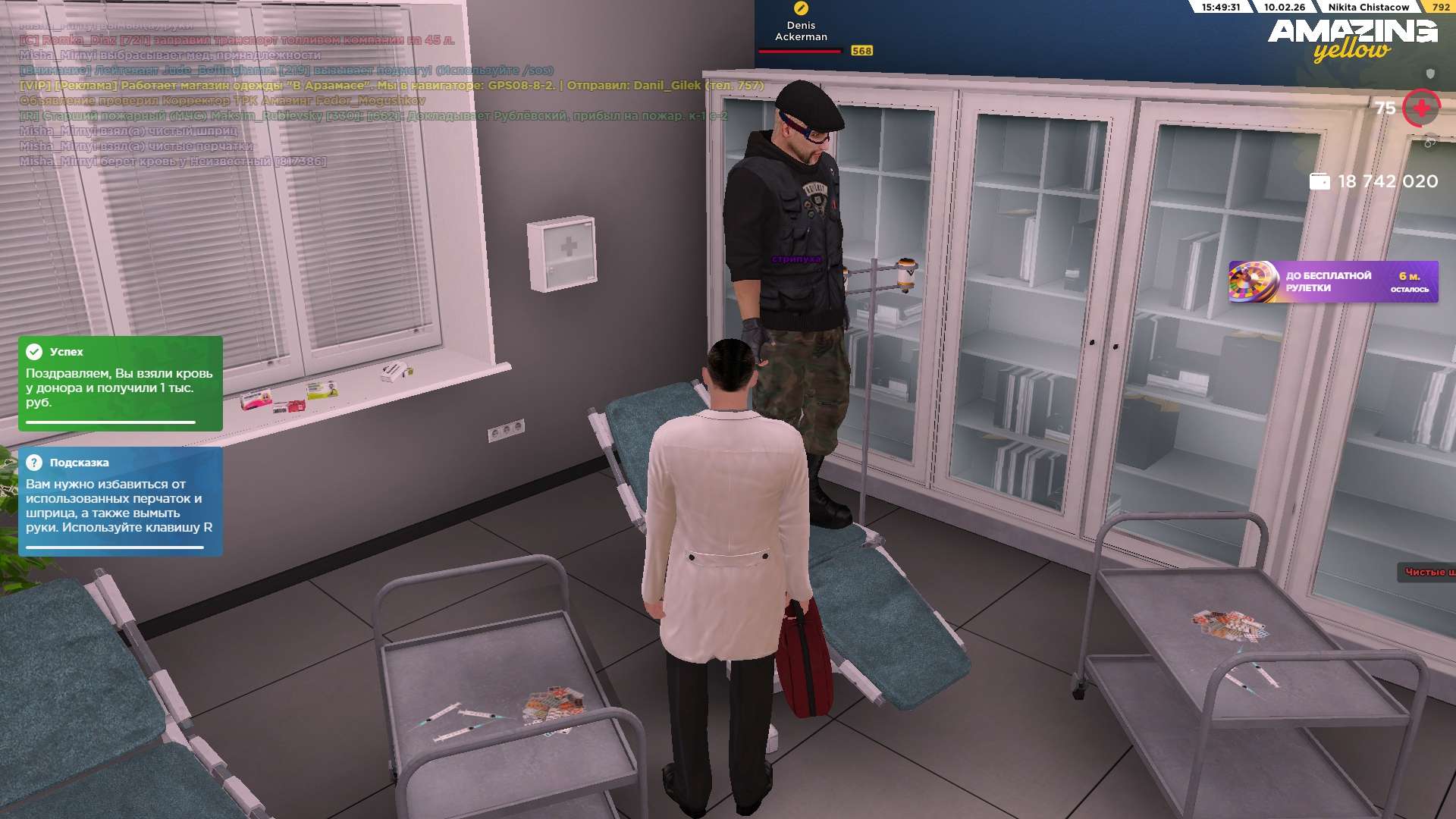Click the small armor shield icon

(x=1430, y=74)
